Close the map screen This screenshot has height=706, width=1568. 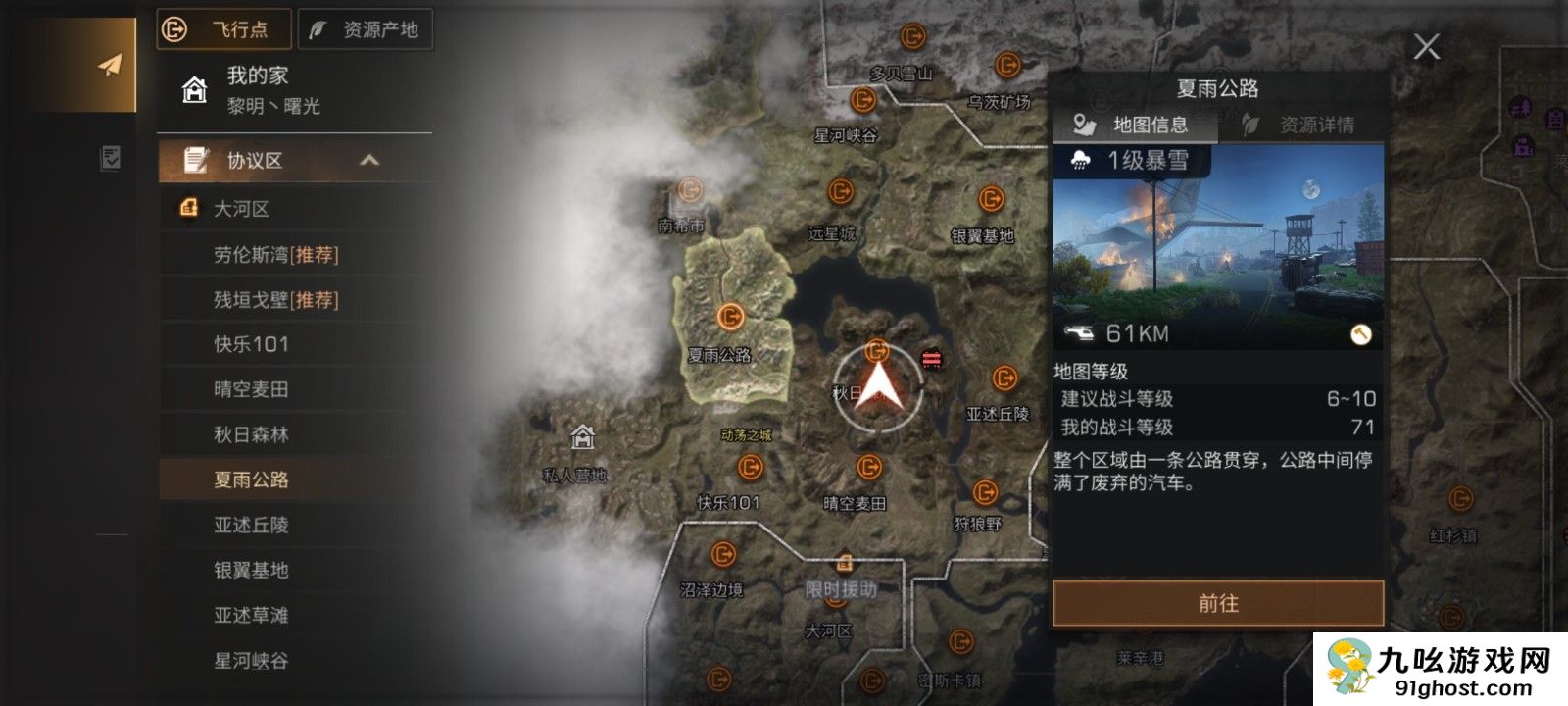(1426, 46)
